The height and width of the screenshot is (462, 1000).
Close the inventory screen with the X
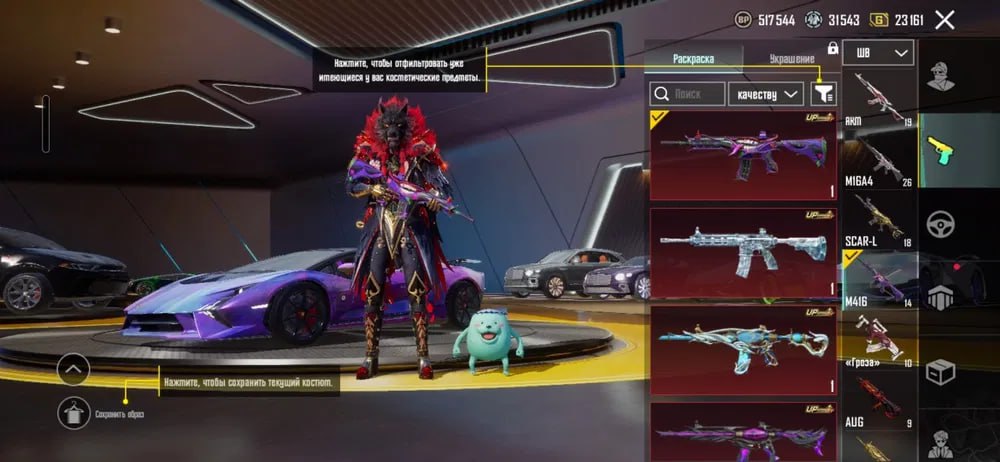point(944,19)
